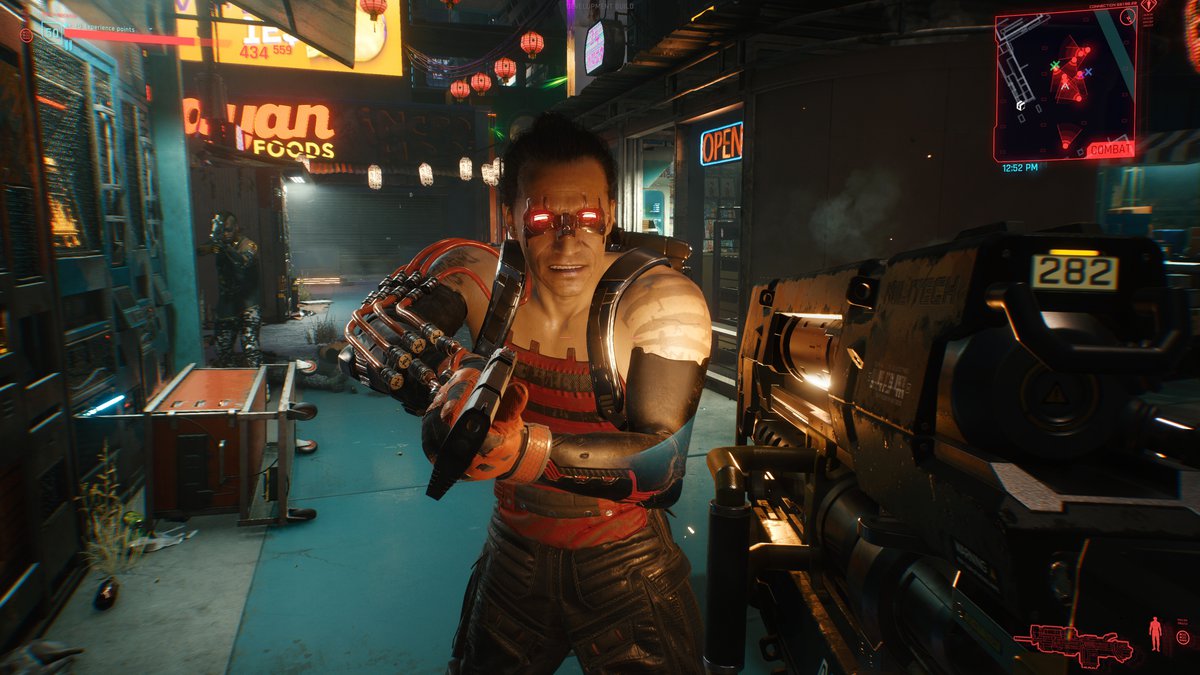Image resolution: width=1200 pixels, height=675 pixels.
Task: Open the red body silhouette status icon
Action: point(1156,633)
